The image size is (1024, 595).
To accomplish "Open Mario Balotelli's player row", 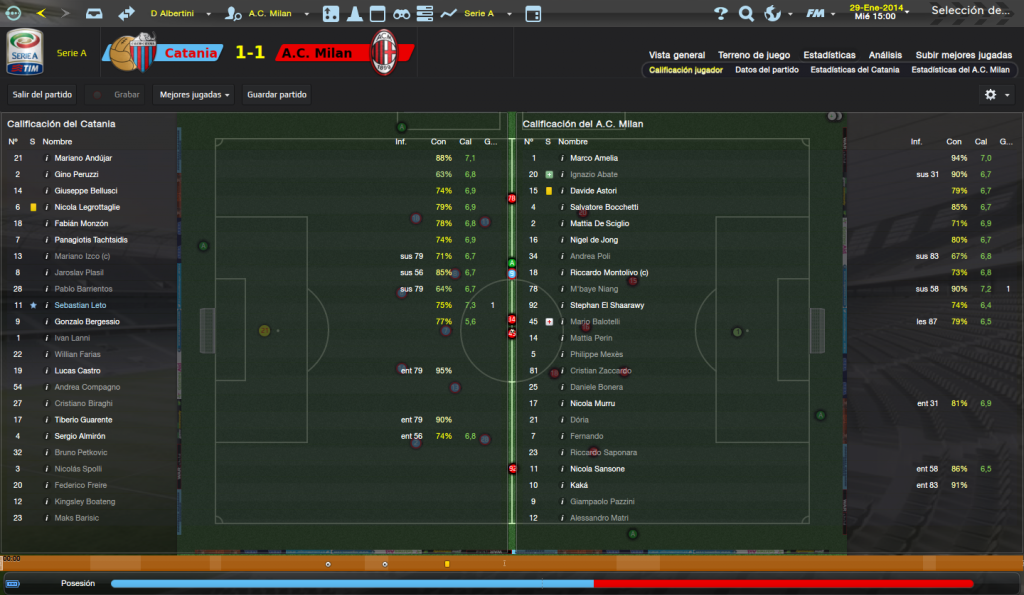I will pos(595,321).
